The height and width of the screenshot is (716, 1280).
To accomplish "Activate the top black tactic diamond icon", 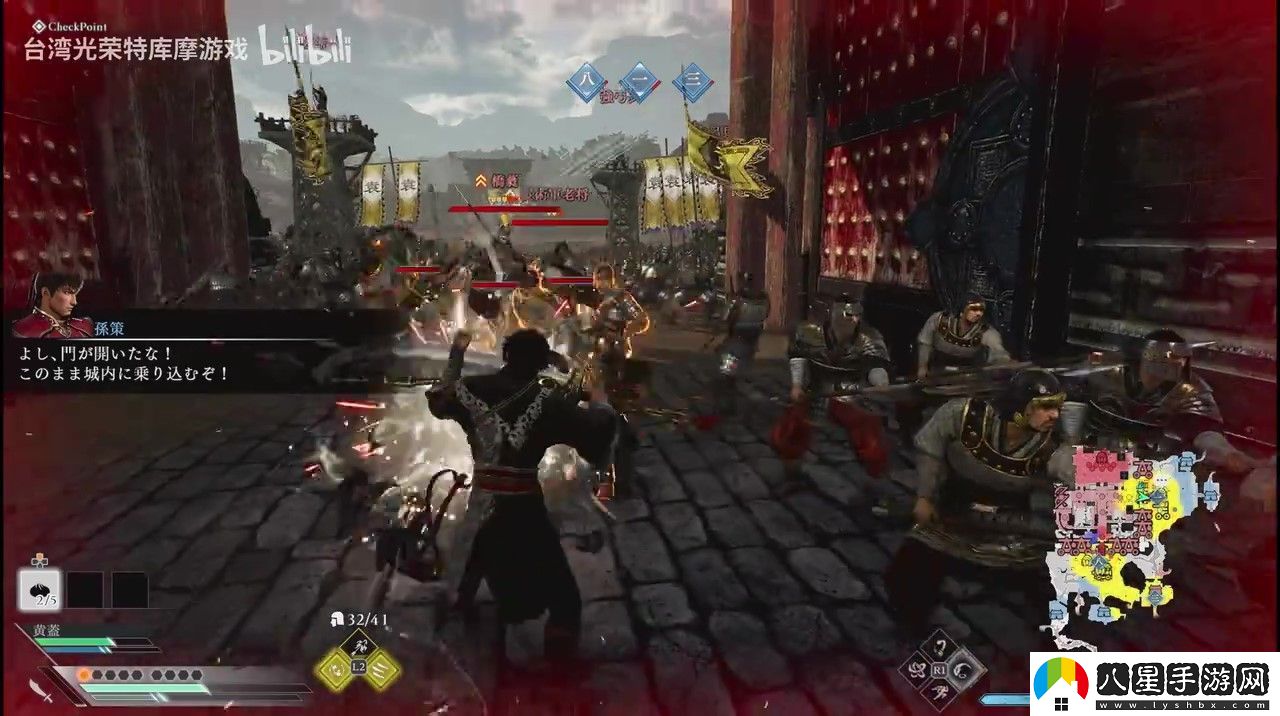I will pos(357,646).
